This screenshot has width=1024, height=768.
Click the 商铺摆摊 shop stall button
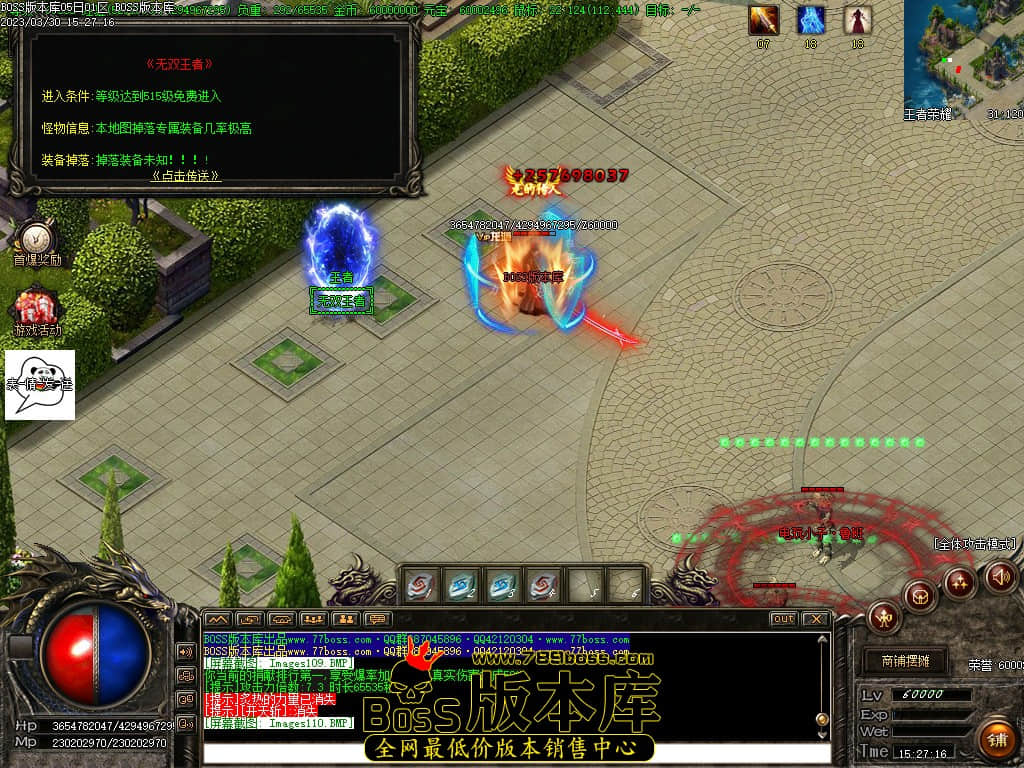click(905, 661)
